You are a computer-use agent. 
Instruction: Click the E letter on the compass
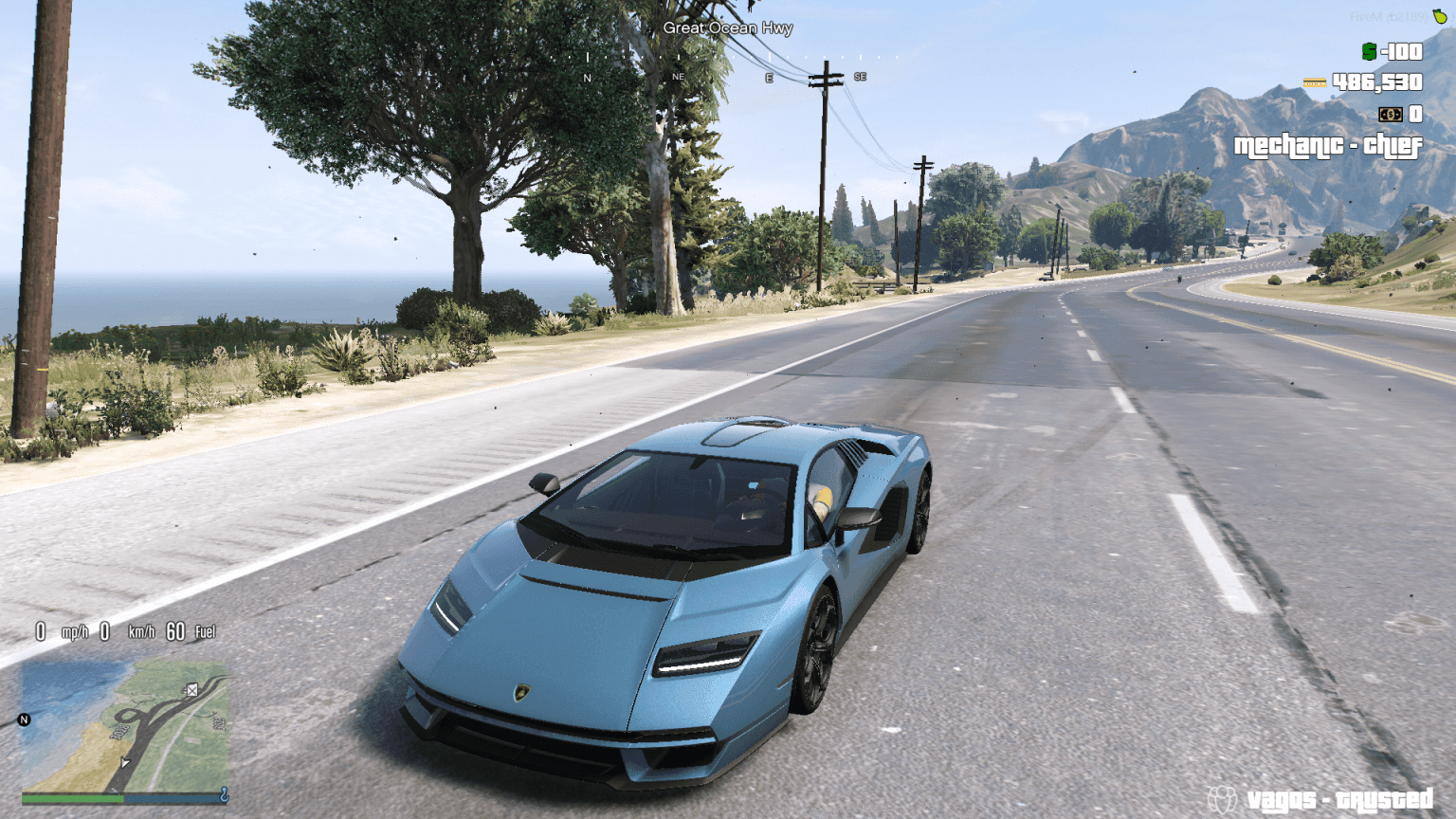pos(768,77)
